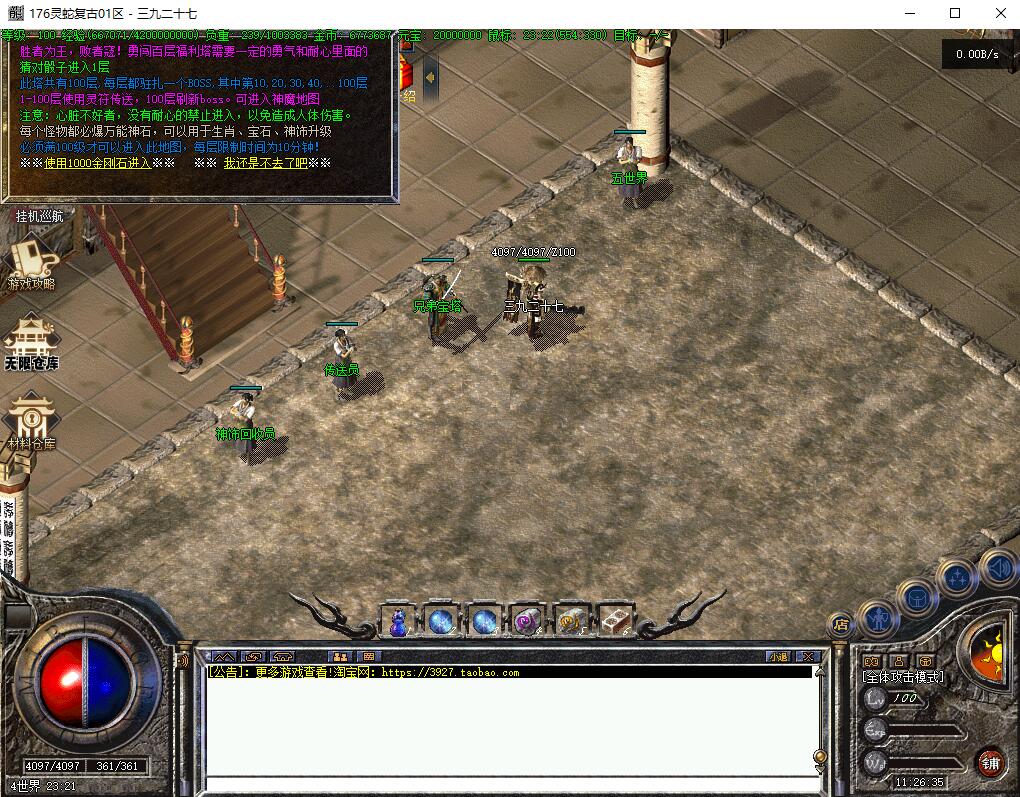Maximize the game window
Screen dimensions: 1020x797
click(955, 13)
